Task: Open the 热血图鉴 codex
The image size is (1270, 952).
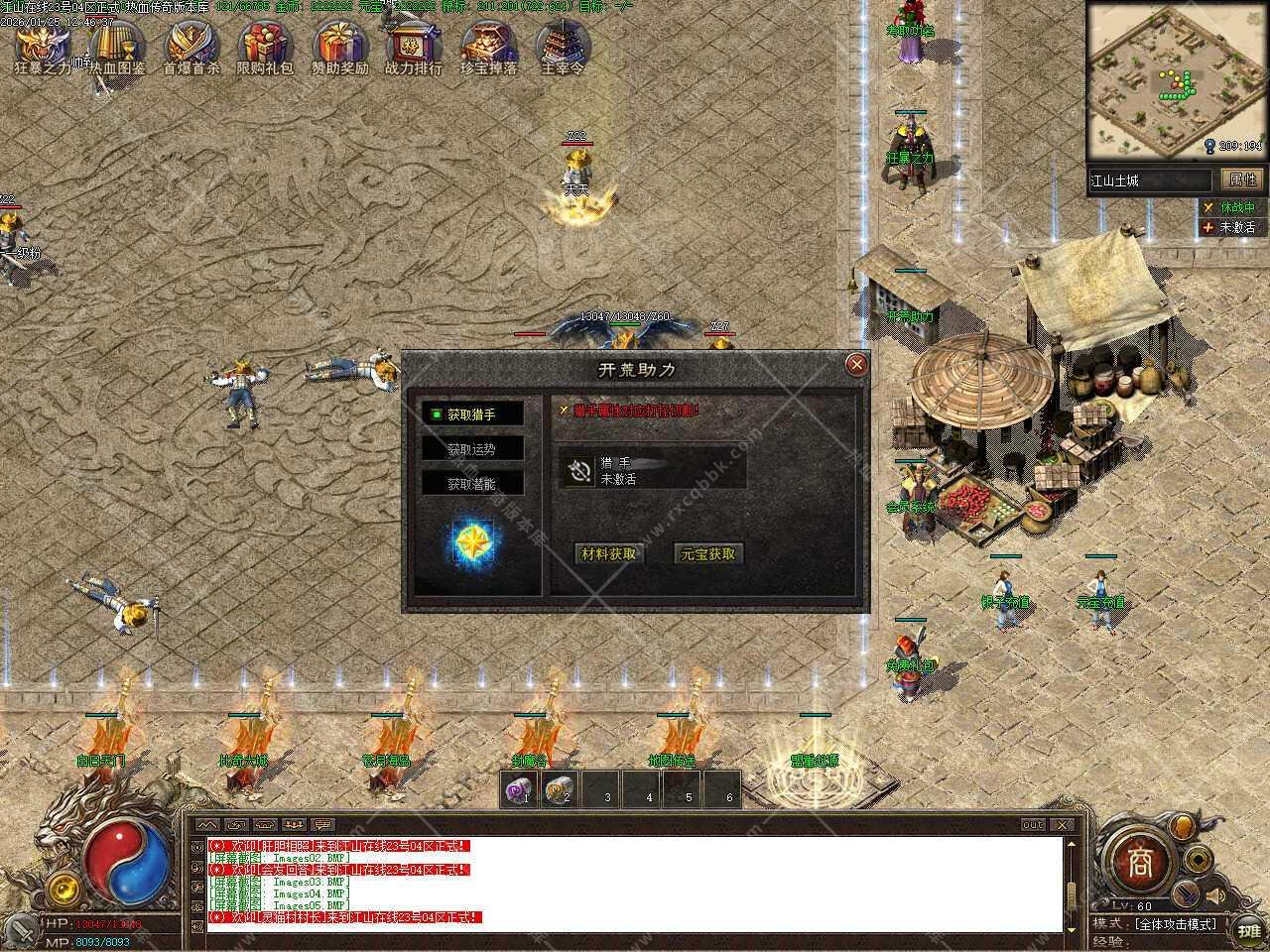Action: [x=117, y=46]
